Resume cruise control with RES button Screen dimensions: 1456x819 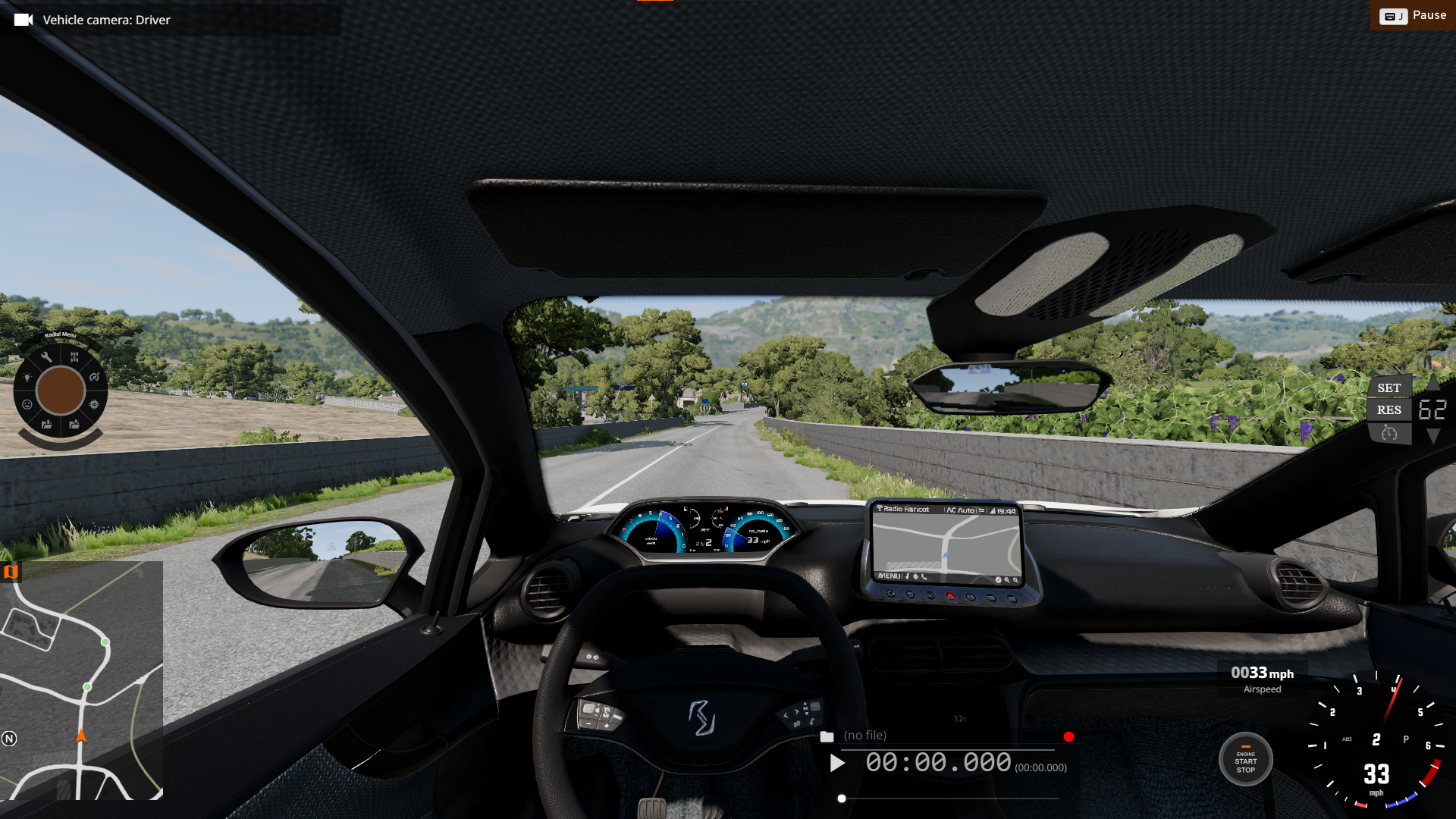point(1389,410)
